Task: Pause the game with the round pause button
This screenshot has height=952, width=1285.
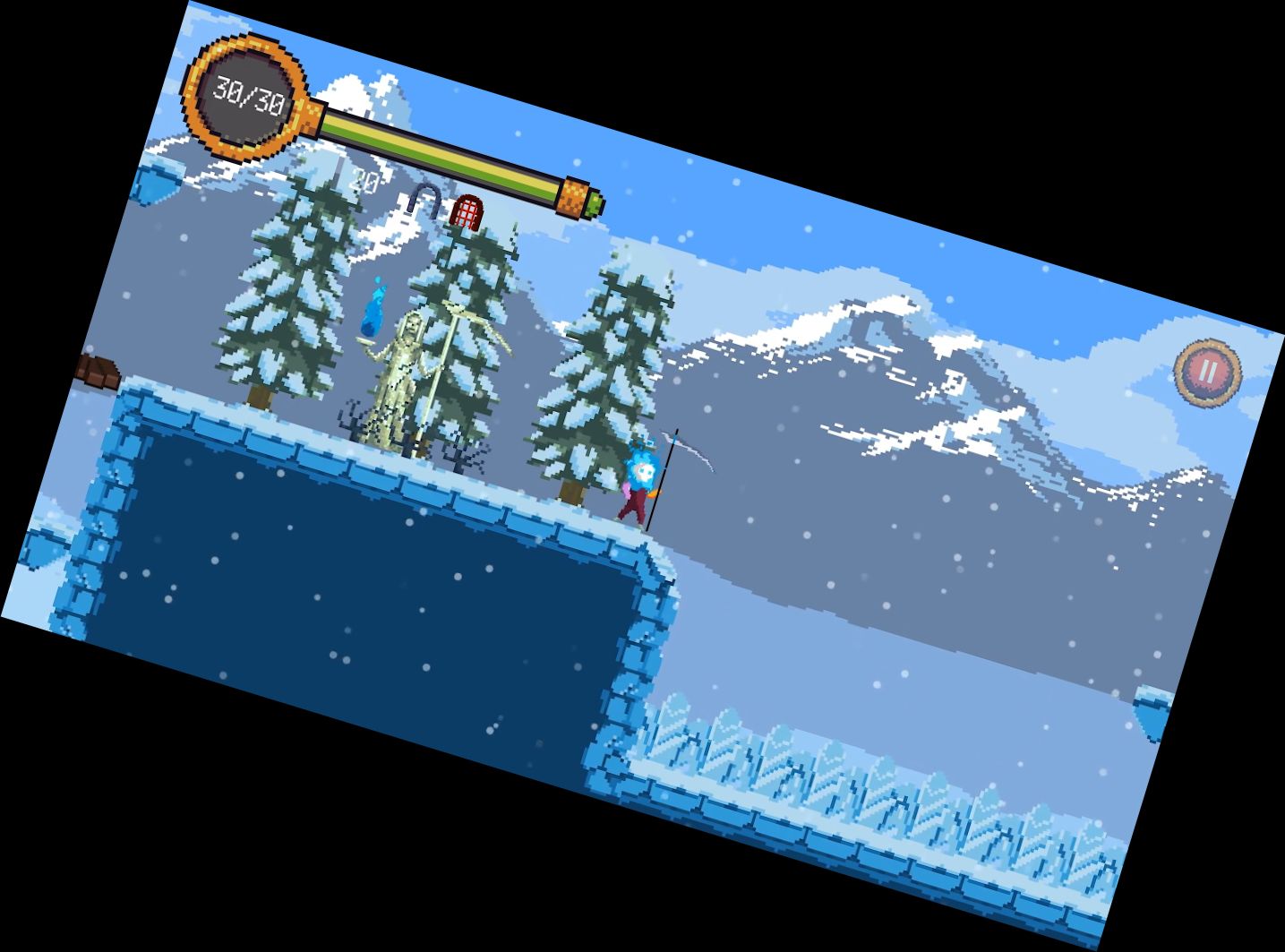Action: point(1207,371)
